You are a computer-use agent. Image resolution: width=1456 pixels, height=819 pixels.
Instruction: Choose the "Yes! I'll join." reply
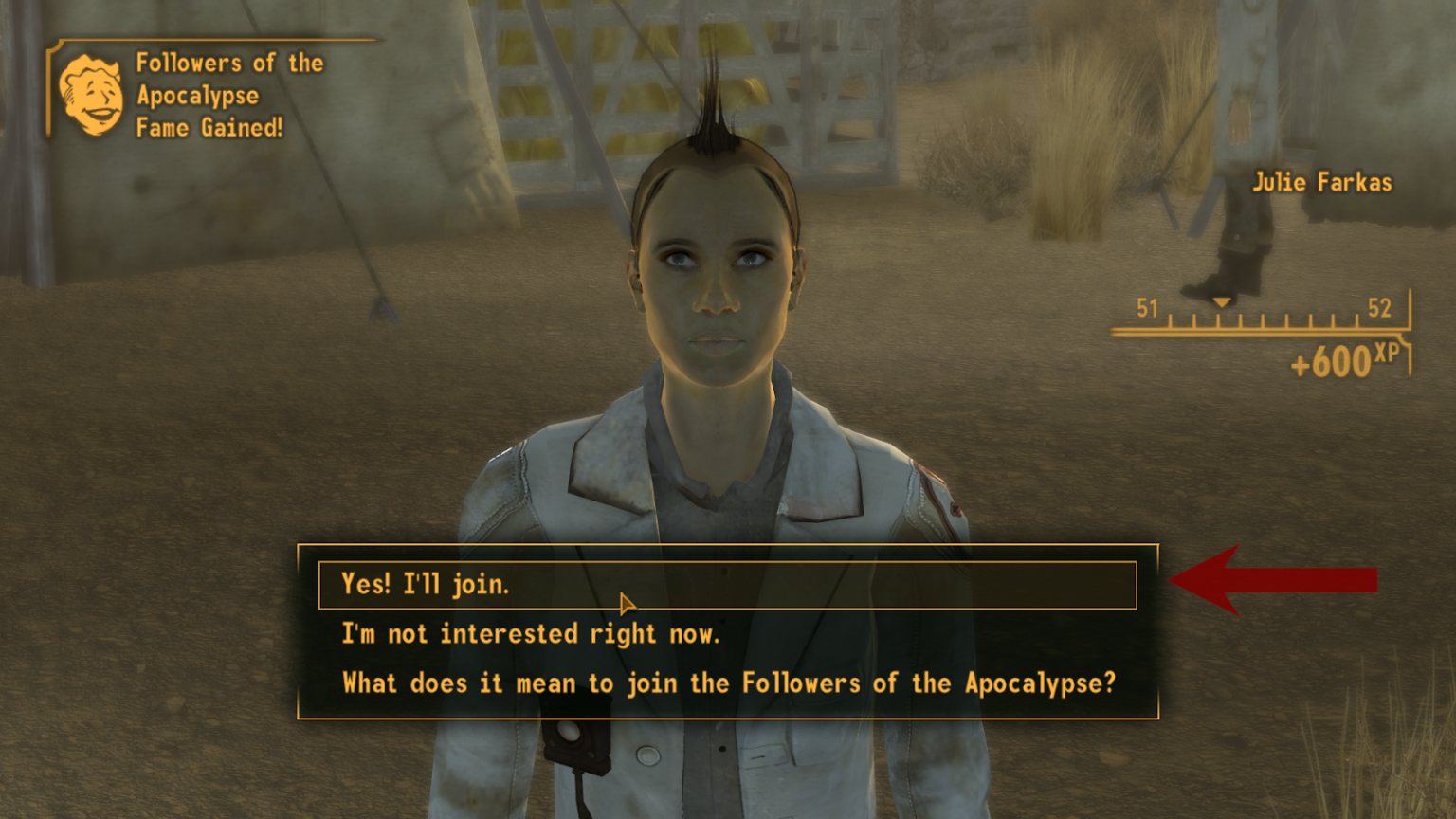426,585
